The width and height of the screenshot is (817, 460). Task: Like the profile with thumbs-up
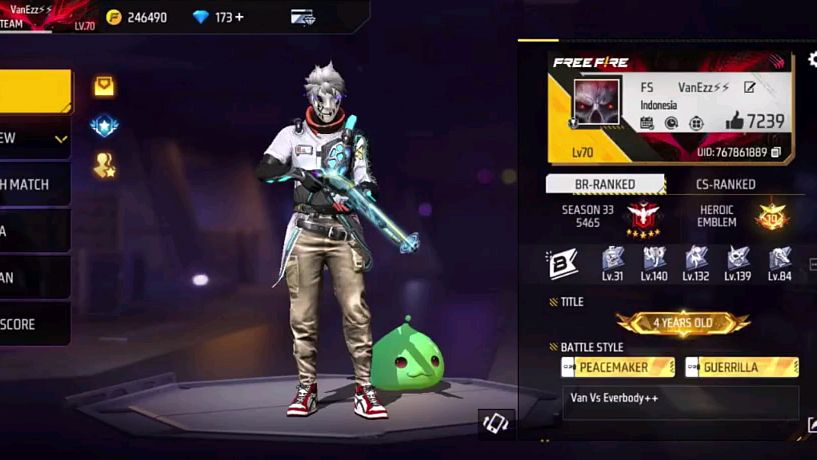735,121
